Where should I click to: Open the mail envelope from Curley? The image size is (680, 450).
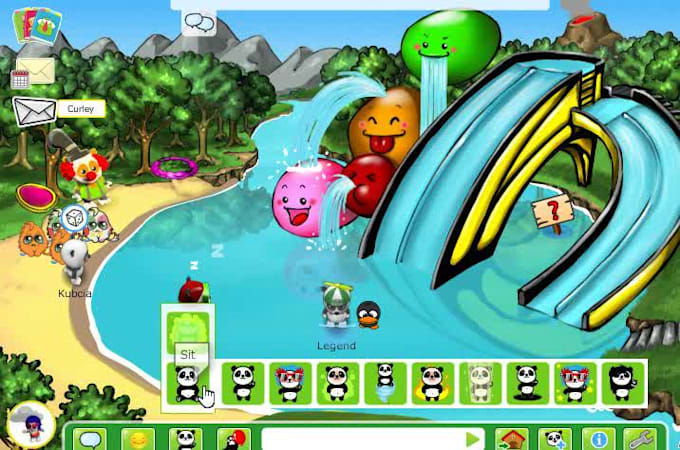click(33, 110)
